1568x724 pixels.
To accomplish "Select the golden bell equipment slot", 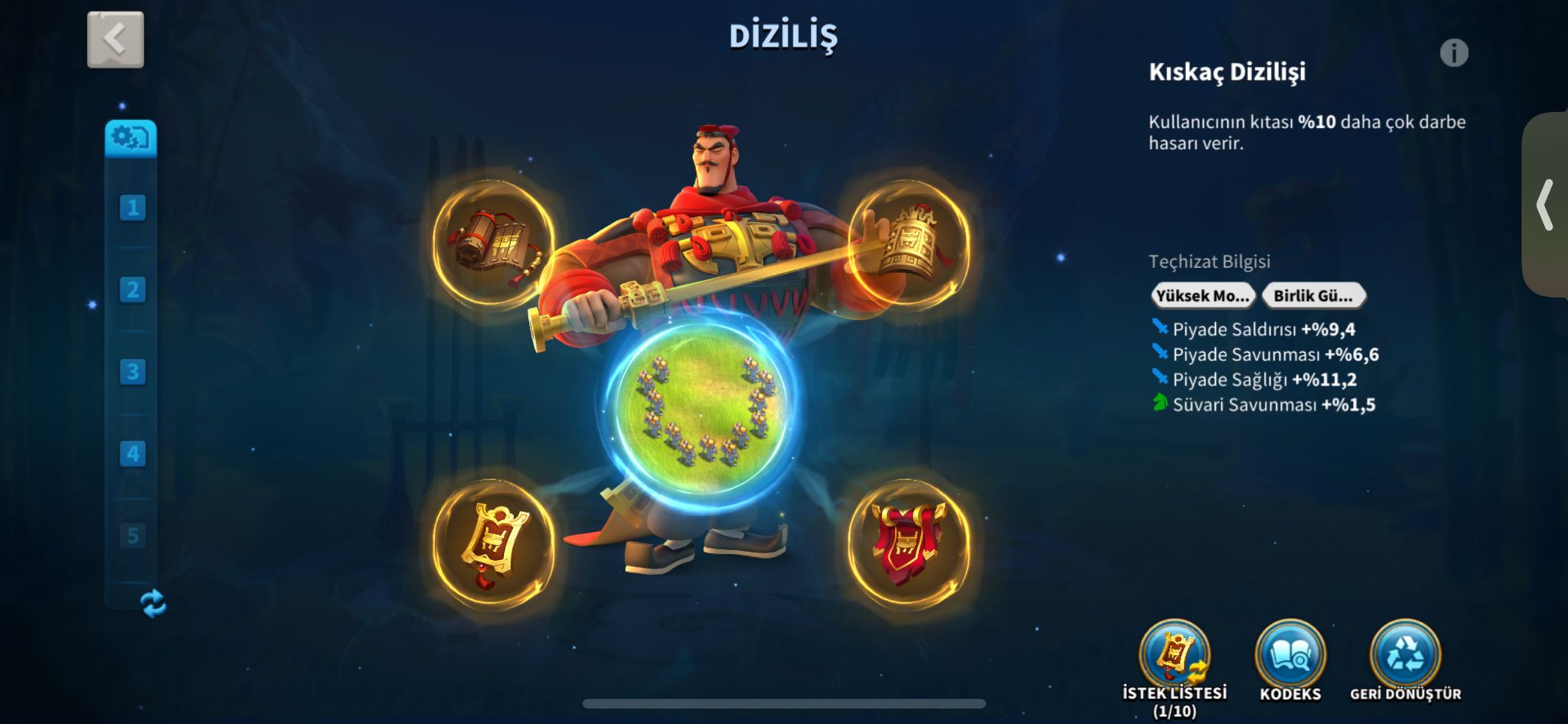I will 909,244.
